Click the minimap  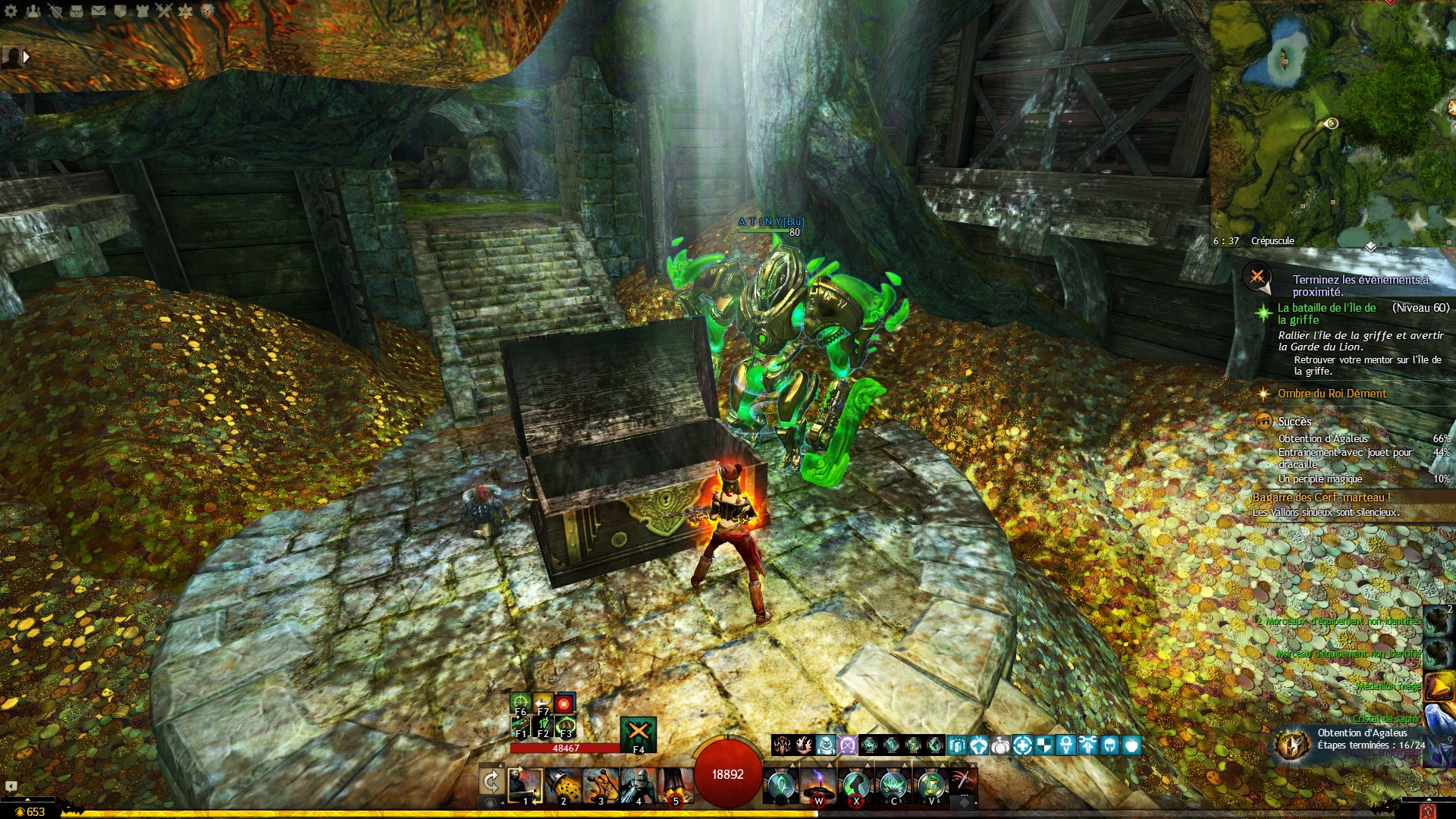coord(1332,121)
